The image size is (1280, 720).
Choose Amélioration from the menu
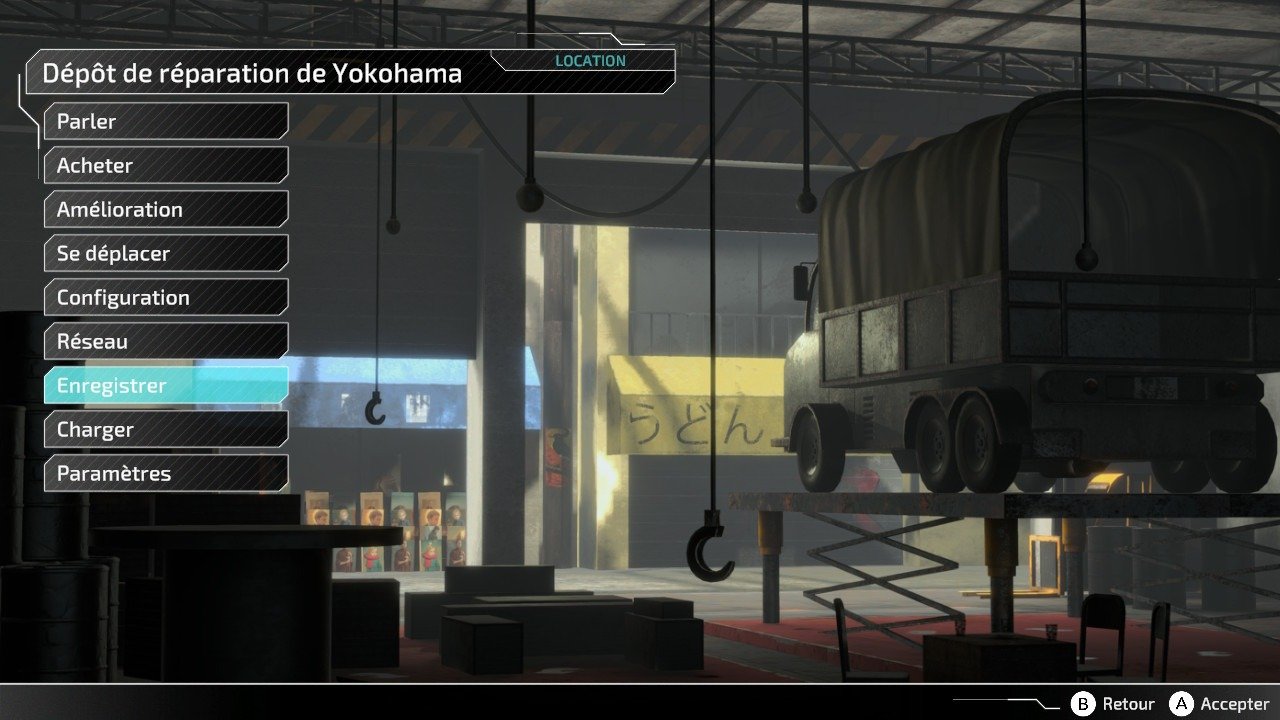pyautogui.click(x=166, y=209)
